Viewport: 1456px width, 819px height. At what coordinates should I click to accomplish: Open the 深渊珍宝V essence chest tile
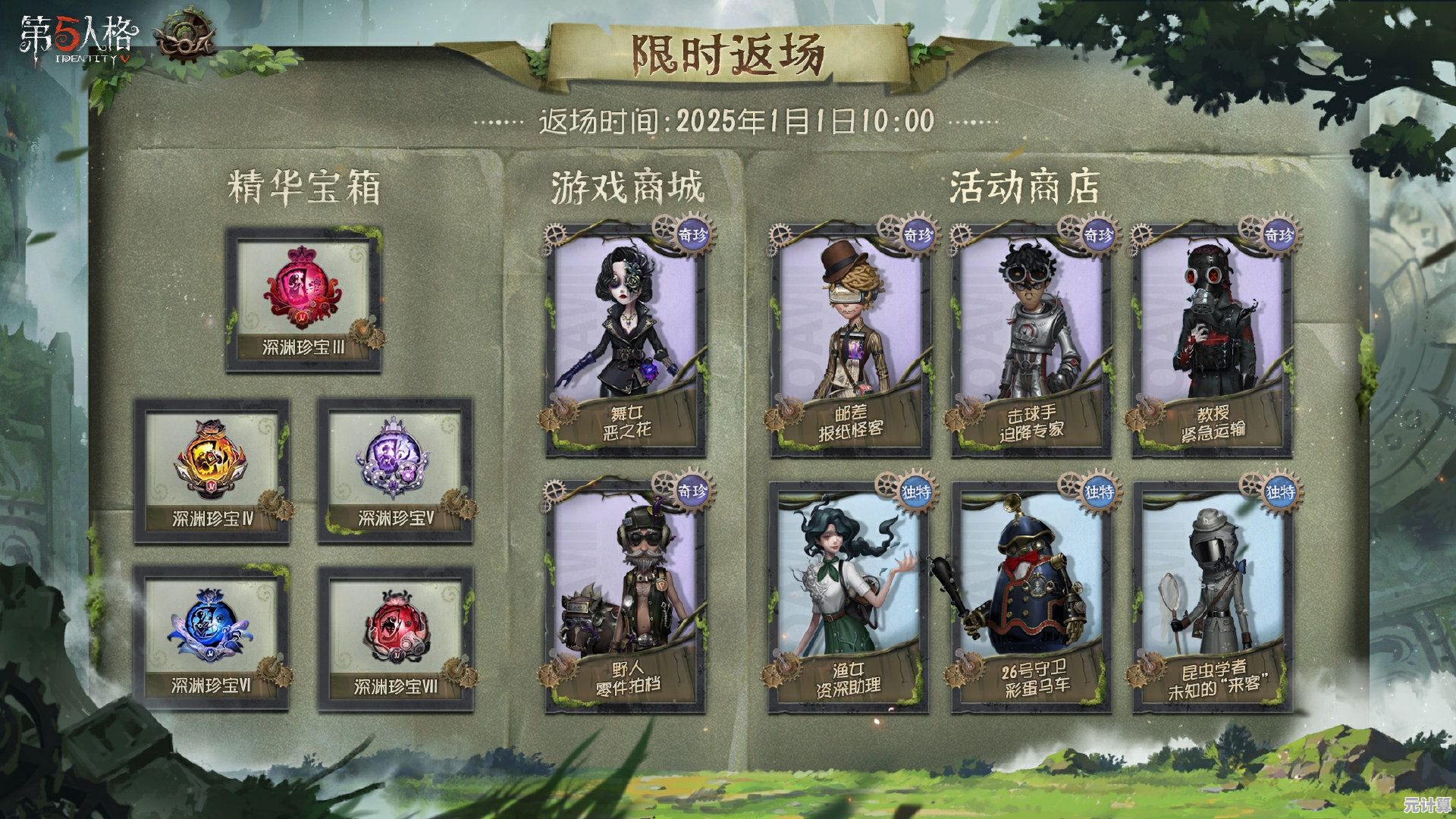pos(395,472)
